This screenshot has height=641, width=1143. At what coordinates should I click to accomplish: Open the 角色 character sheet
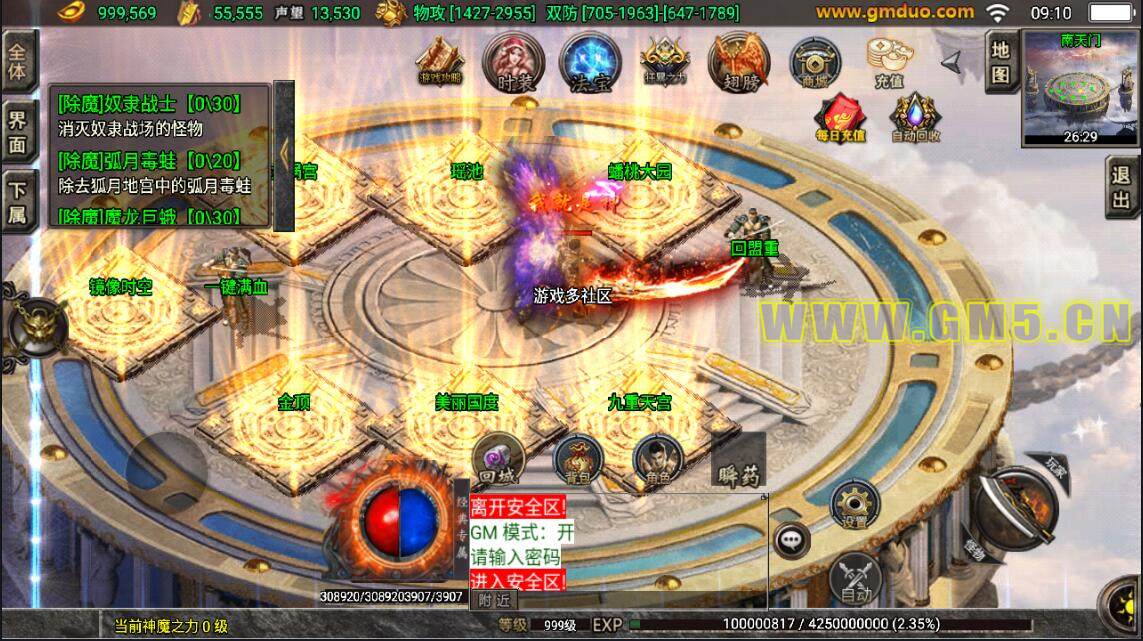tap(657, 460)
